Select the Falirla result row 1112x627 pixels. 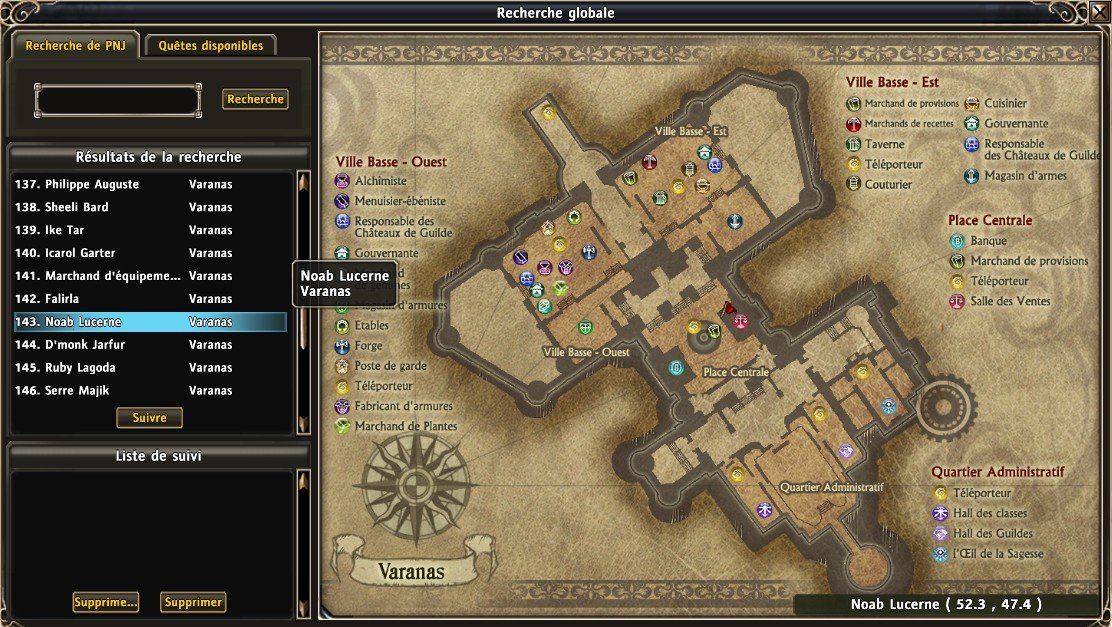point(150,299)
